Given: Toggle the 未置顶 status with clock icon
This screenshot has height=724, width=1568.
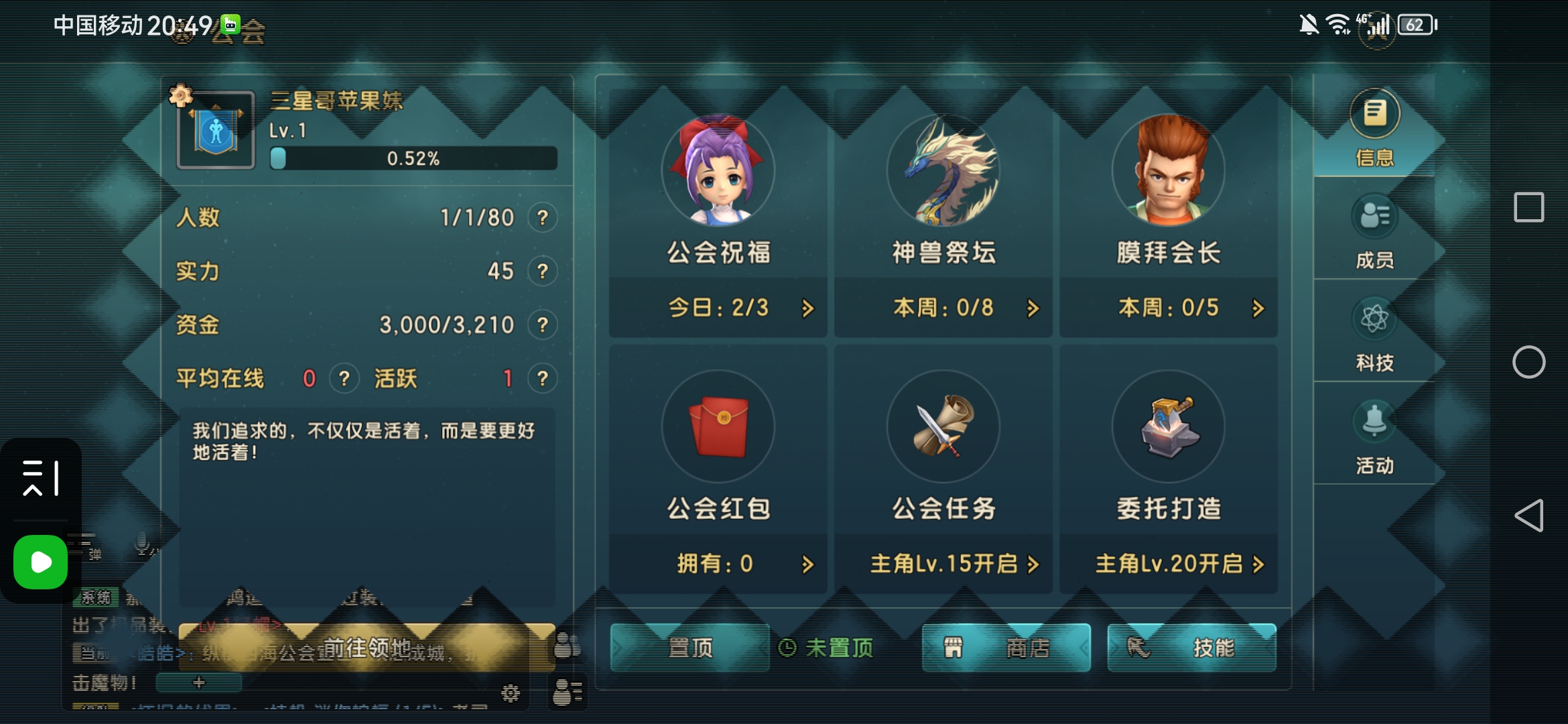Looking at the screenshot, I should click(828, 647).
